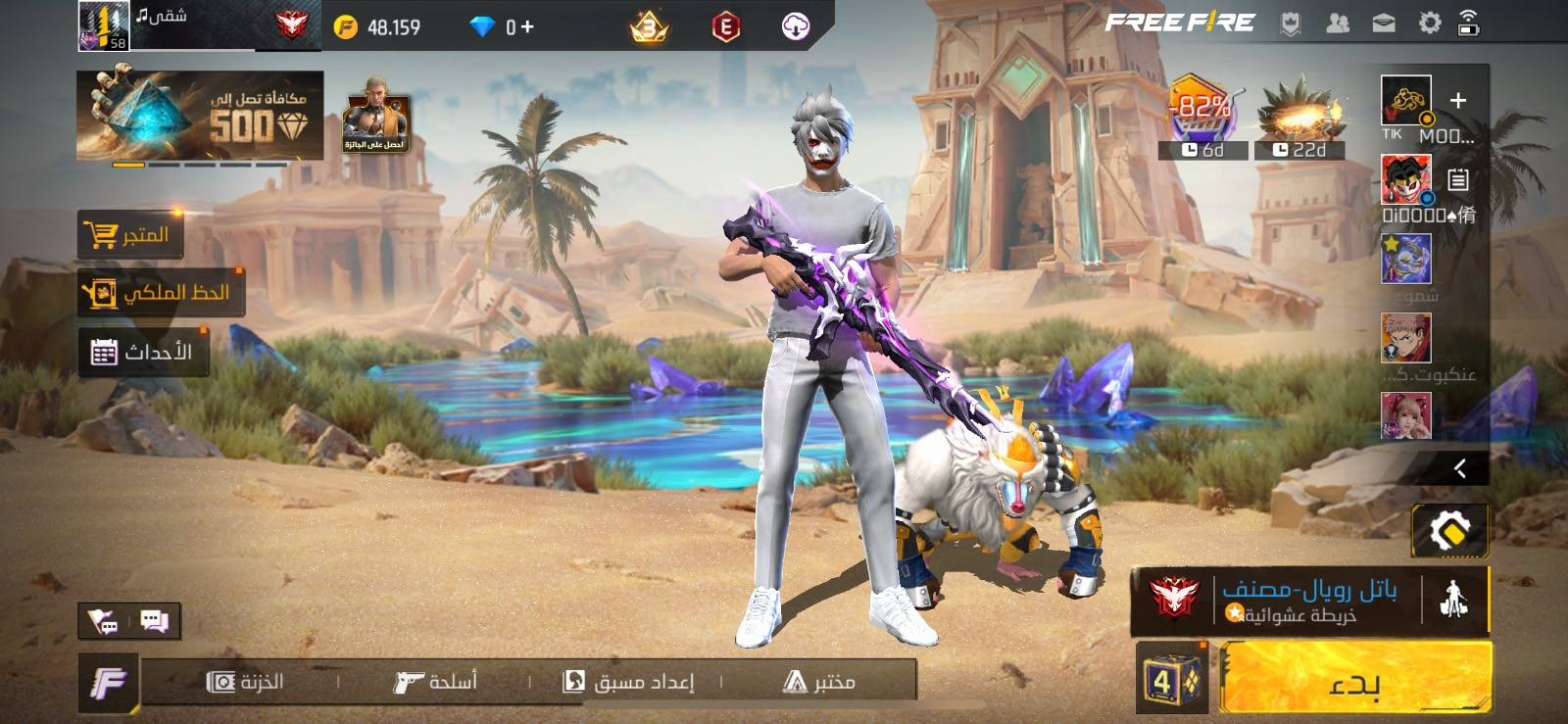This screenshot has height=724, width=1568.
Task: Open the أسلحة weapons tab
Action: pyautogui.click(x=435, y=682)
